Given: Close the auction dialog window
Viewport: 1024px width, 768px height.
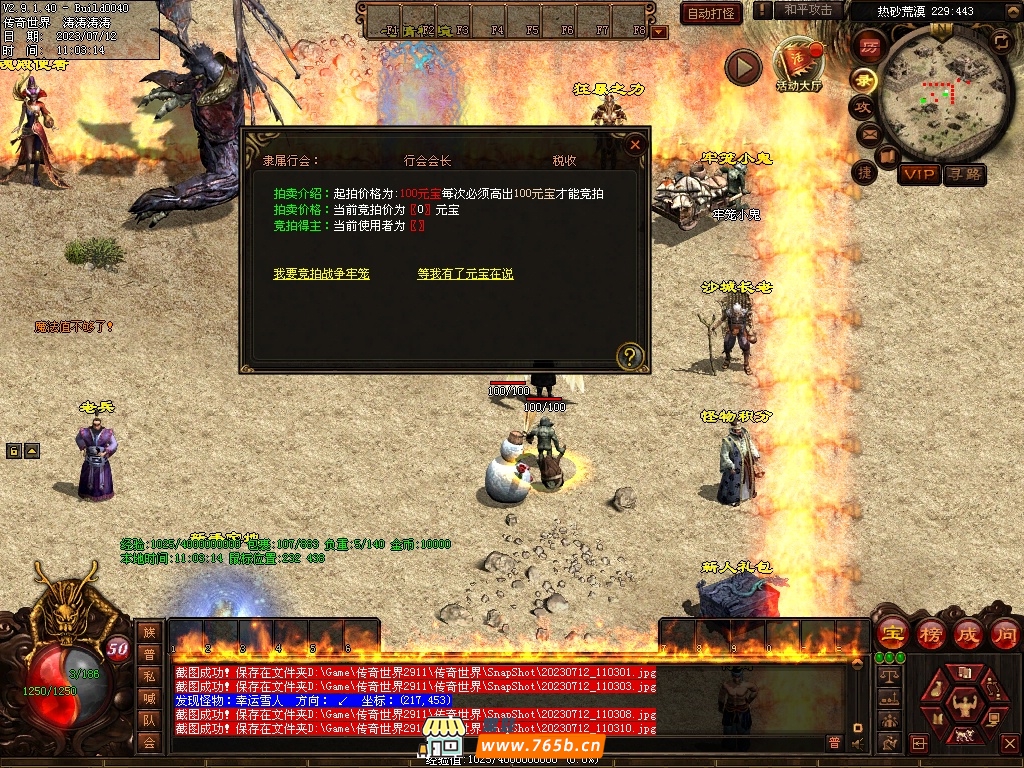Looking at the screenshot, I should (635, 144).
